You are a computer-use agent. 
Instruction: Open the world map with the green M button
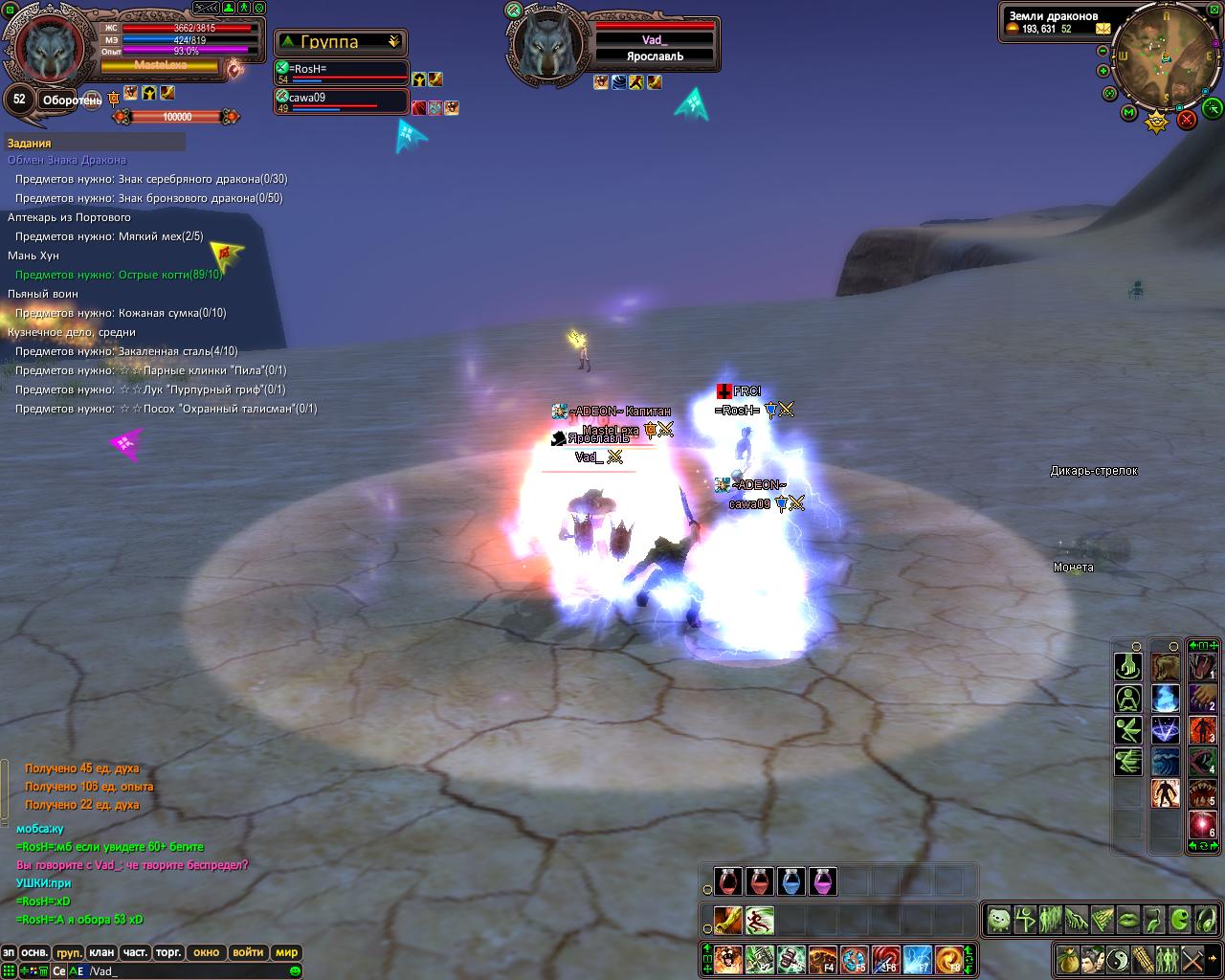[x=1129, y=113]
